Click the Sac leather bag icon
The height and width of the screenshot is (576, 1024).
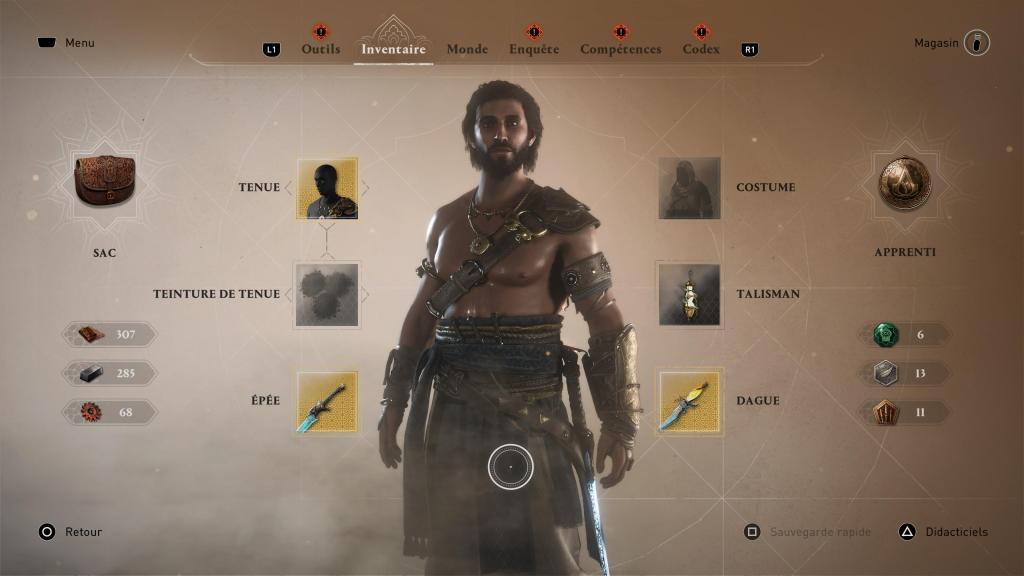(x=104, y=181)
